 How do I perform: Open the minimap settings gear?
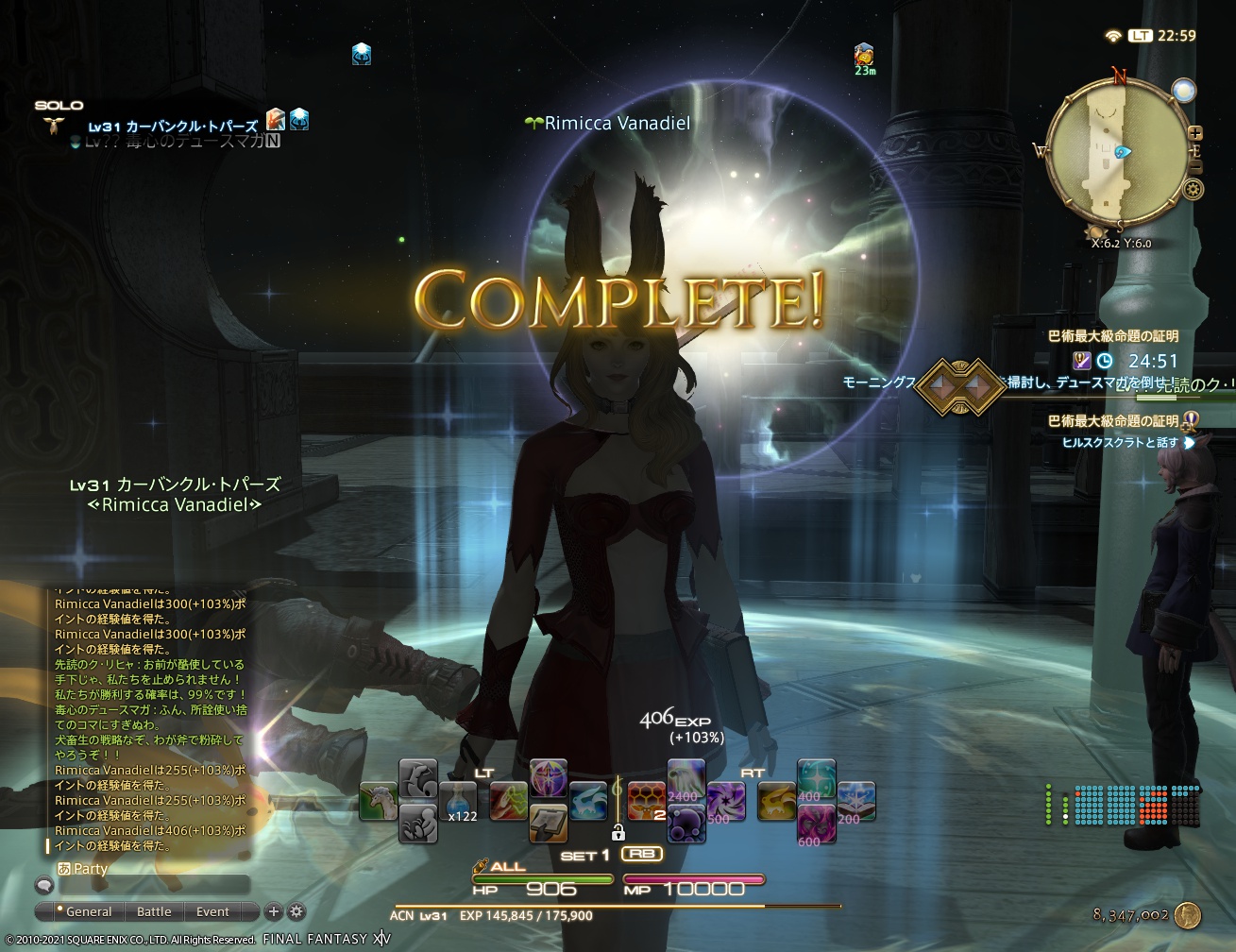(1192, 190)
